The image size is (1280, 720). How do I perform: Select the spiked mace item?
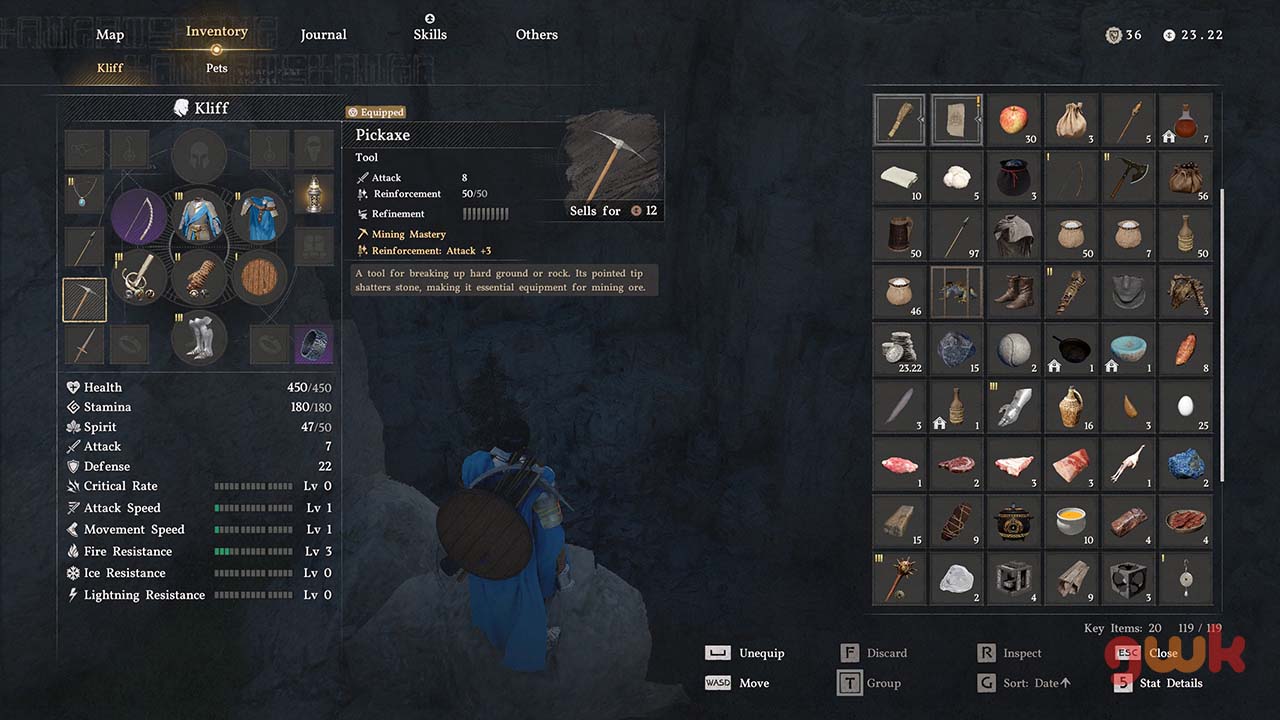[898, 578]
